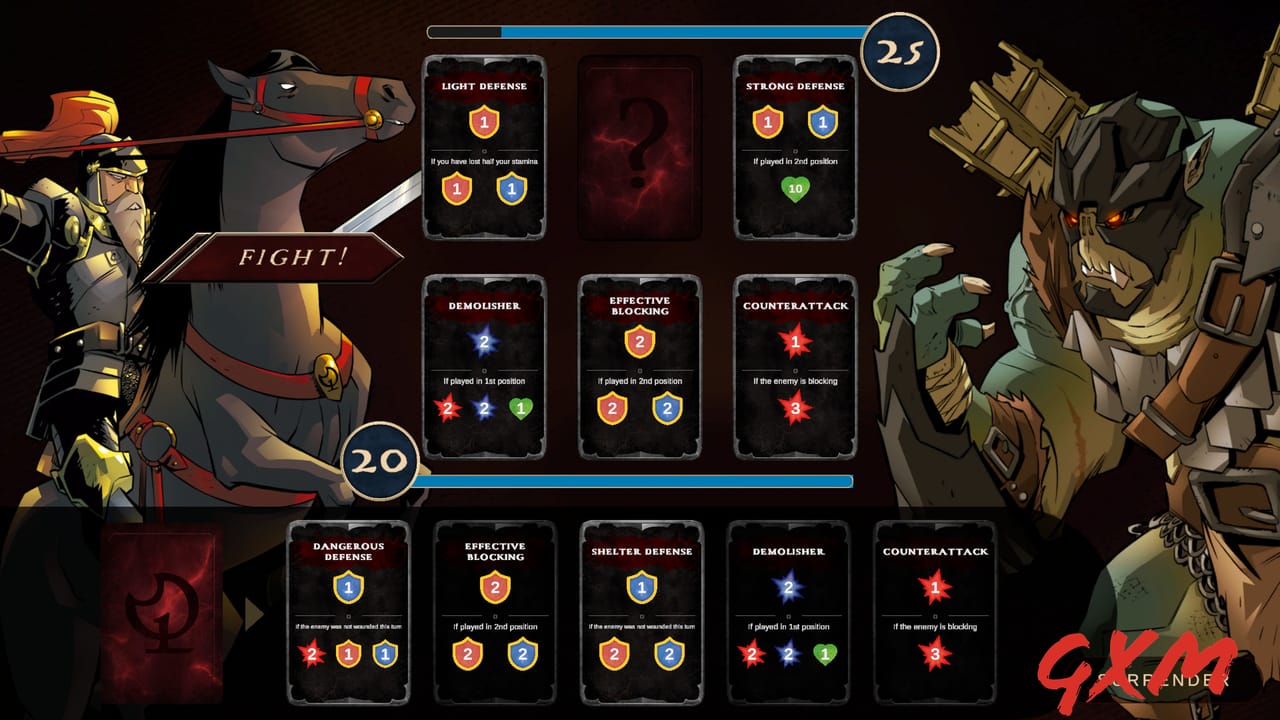Click the blue star icon on enemy Demolisher card

[x=485, y=344]
